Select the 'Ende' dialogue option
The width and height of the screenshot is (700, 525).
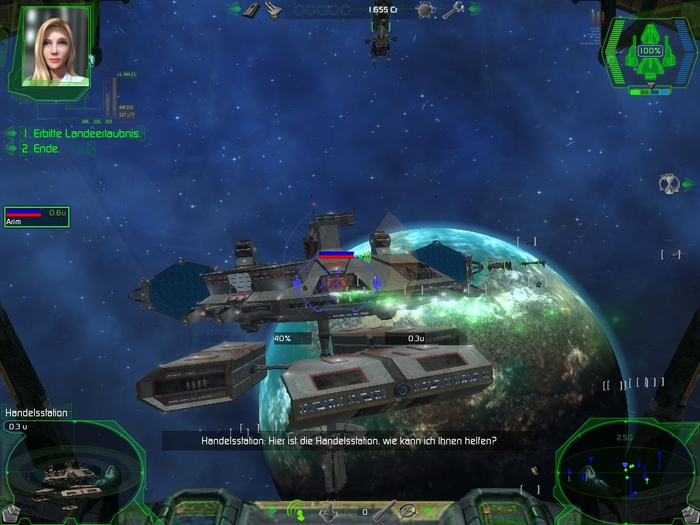click(x=41, y=149)
